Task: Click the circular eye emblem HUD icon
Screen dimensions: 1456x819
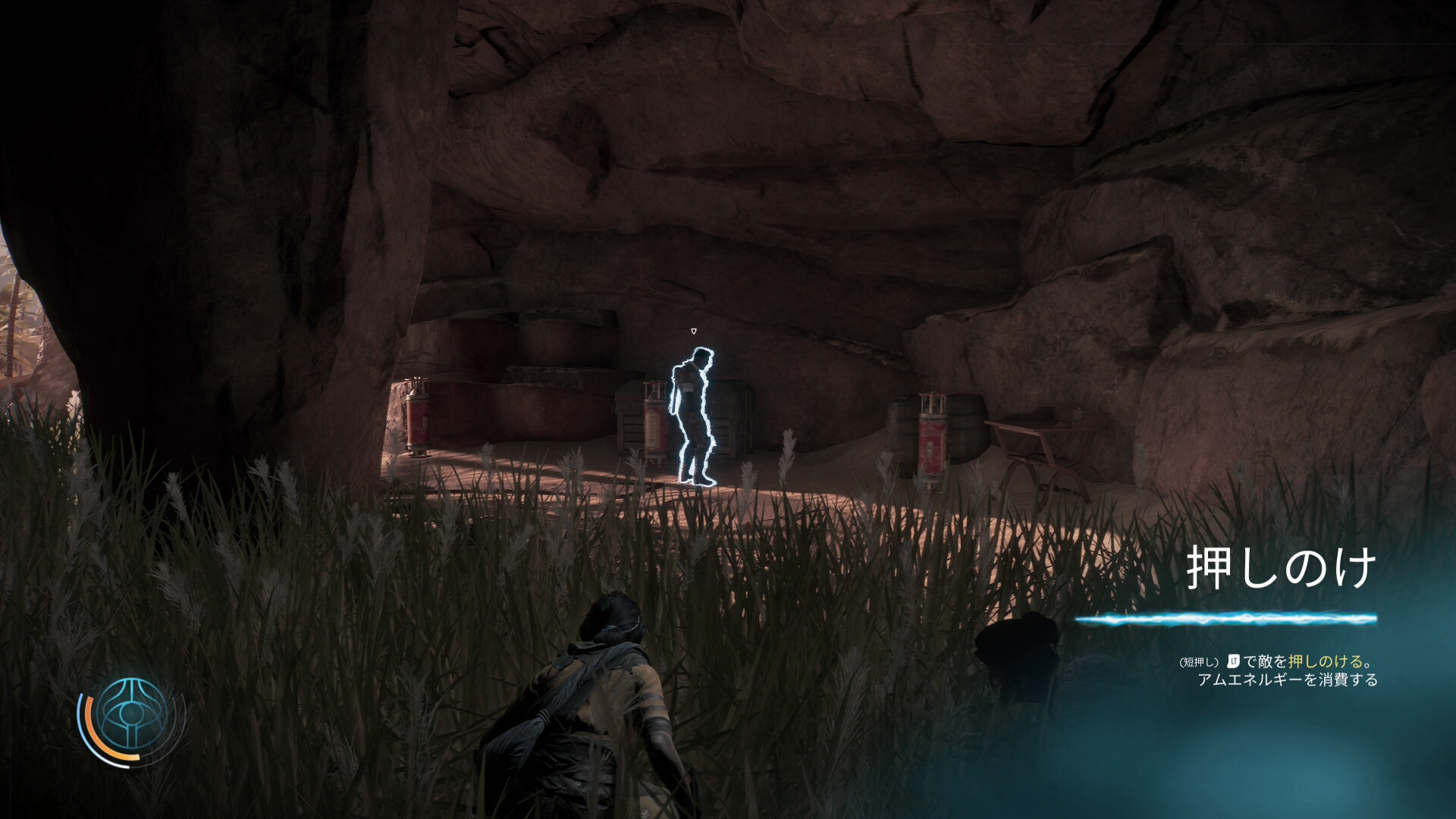Action: [x=131, y=715]
